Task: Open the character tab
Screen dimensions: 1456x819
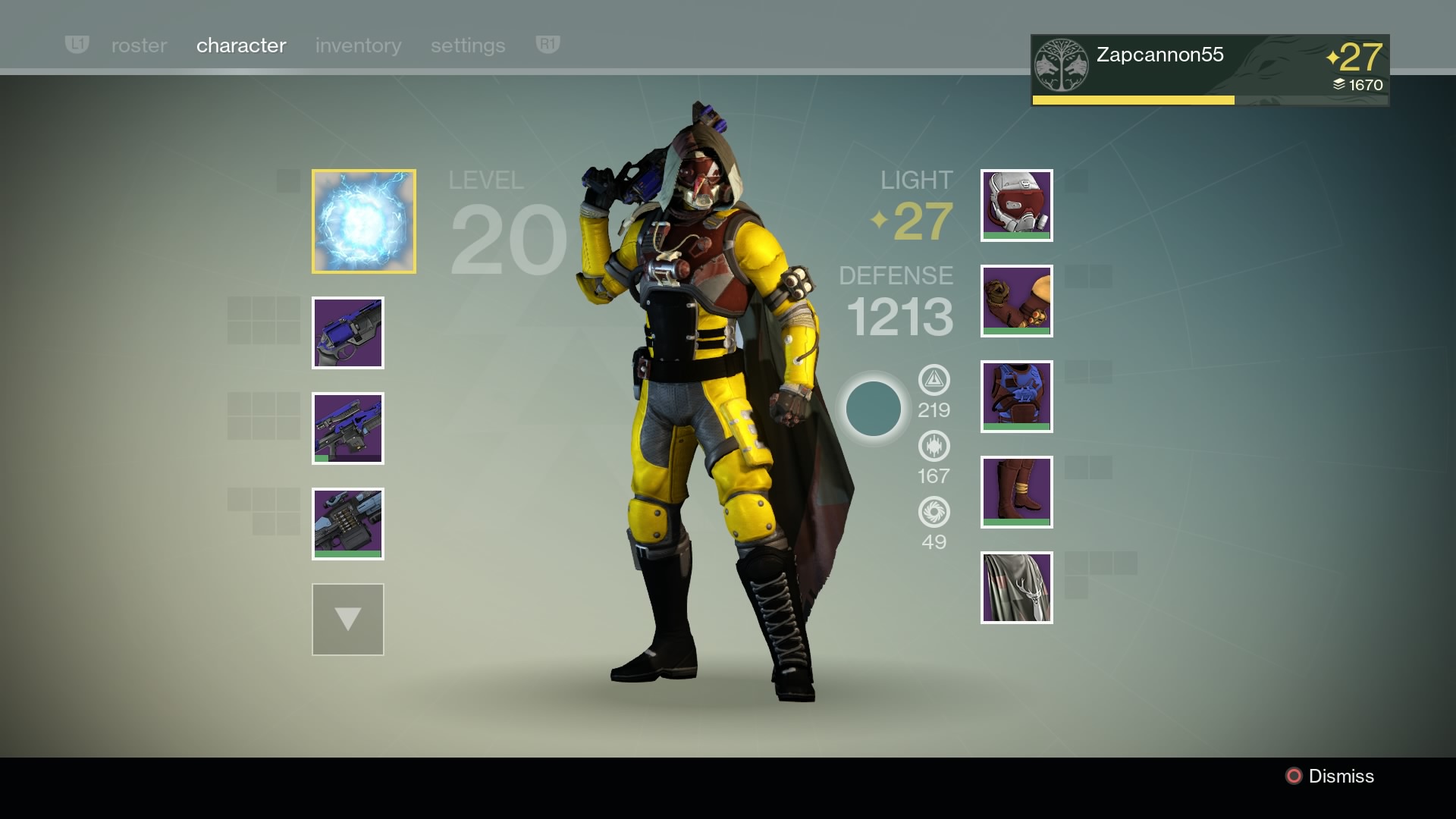Action: (241, 45)
